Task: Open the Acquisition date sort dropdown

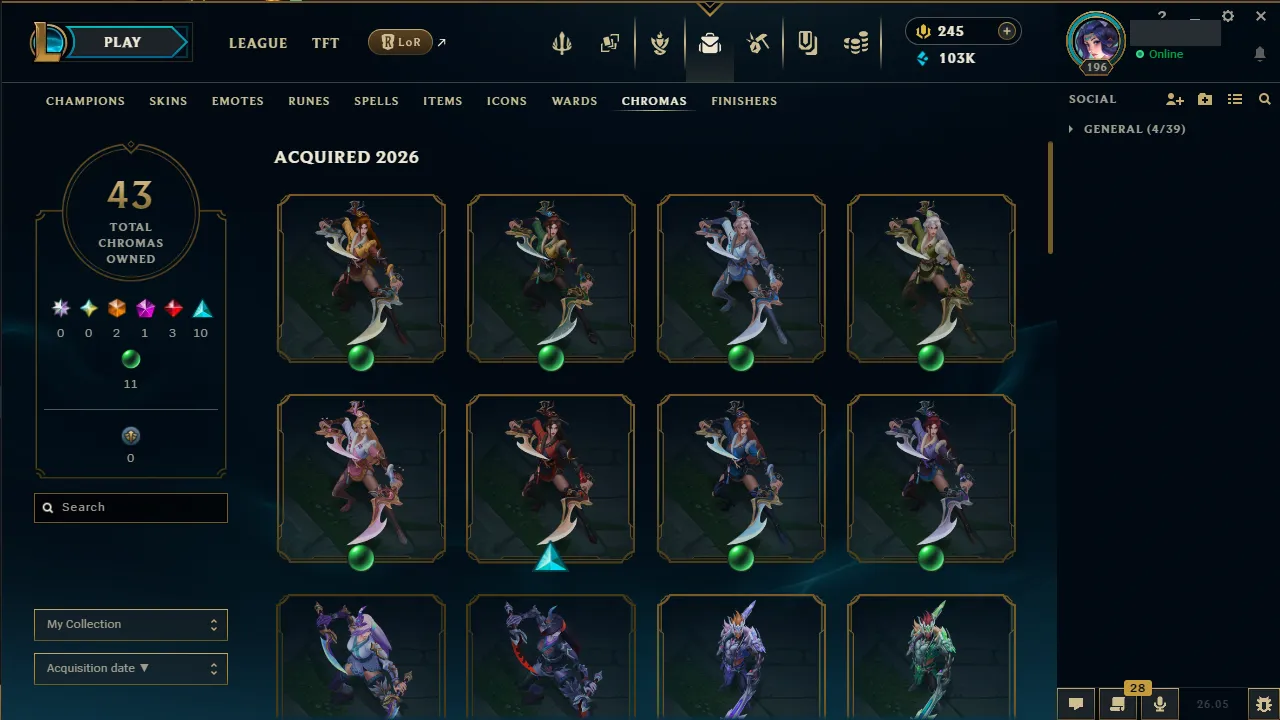Action: (x=130, y=668)
